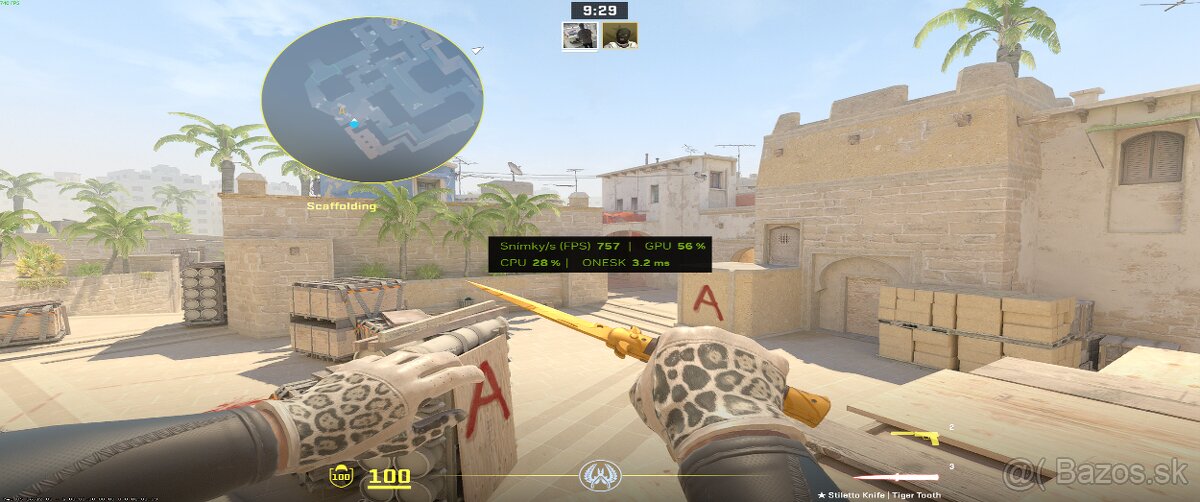
Task: Select the yellow pistol weapon slot
Action: 914,437
